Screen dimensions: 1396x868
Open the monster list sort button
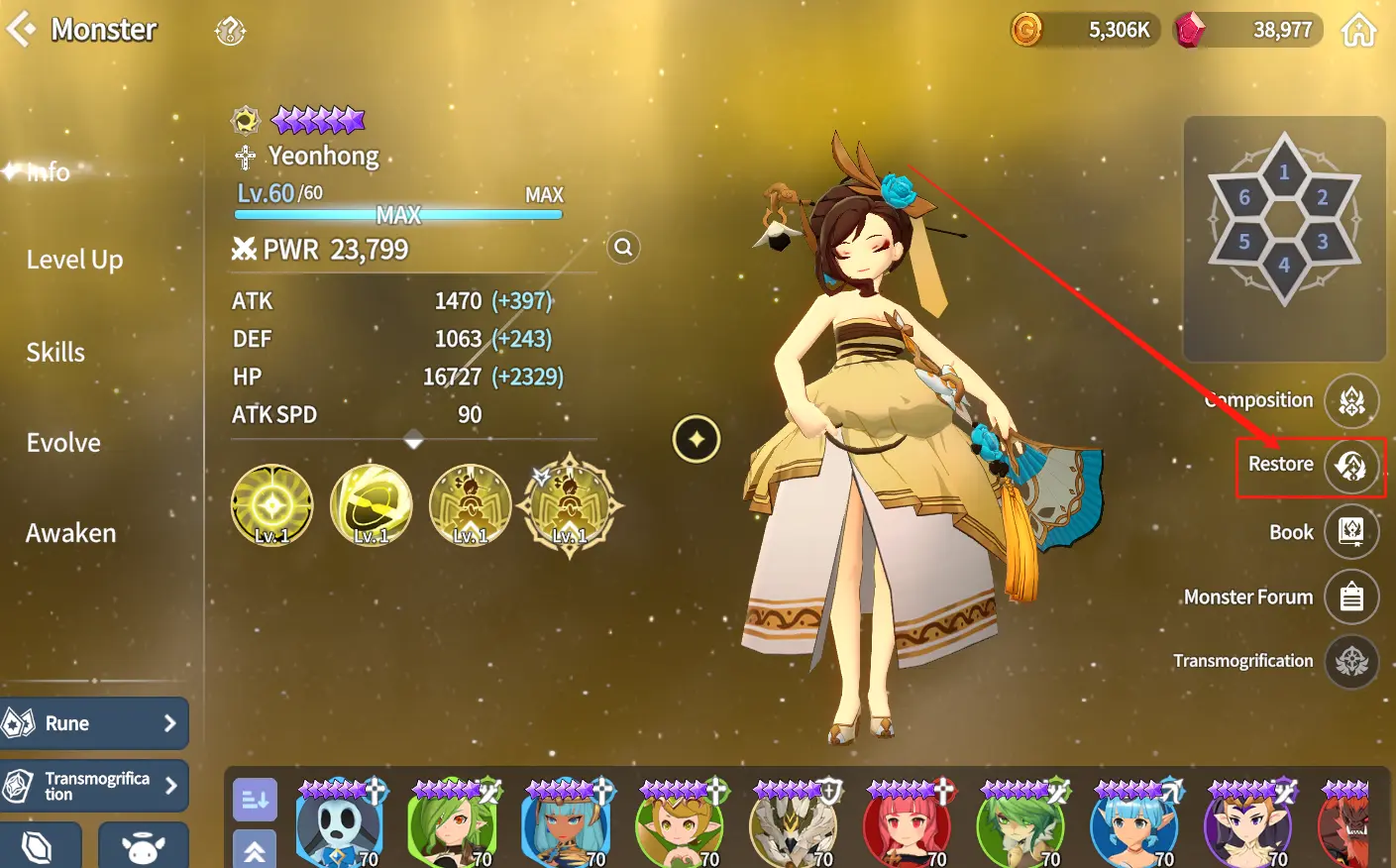click(255, 800)
